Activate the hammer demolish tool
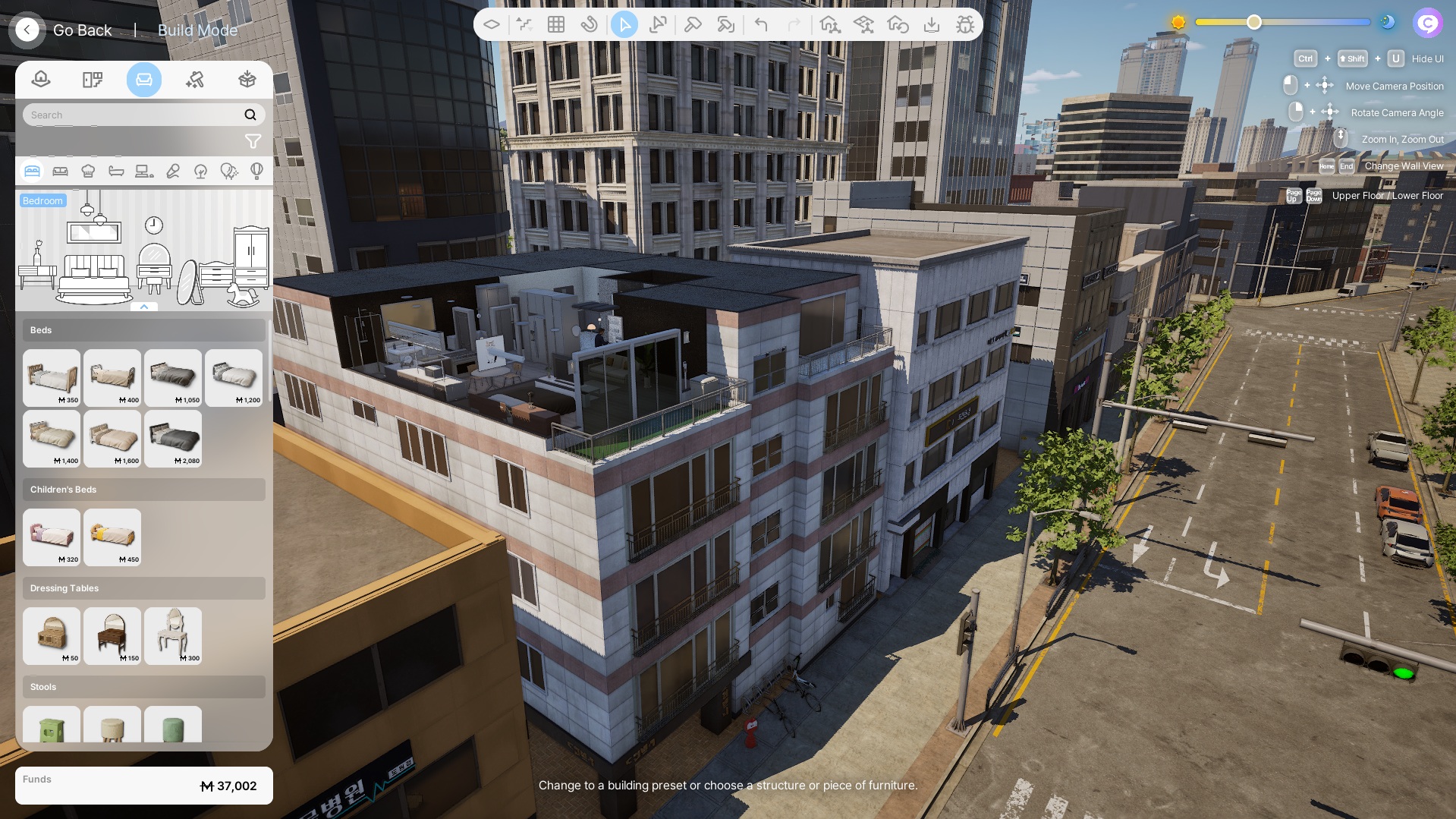The width and height of the screenshot is (1456, 819). click(692, 25)
